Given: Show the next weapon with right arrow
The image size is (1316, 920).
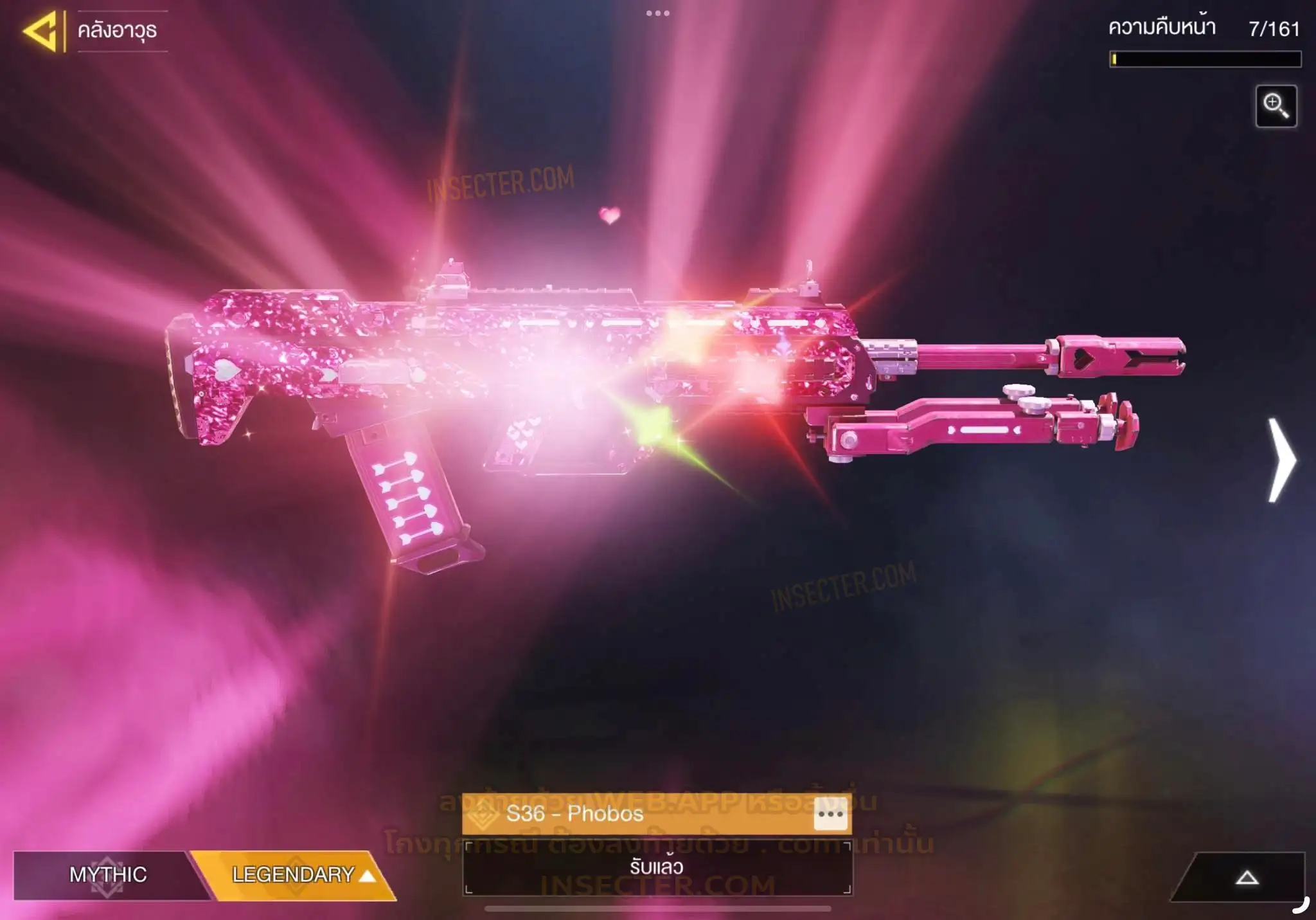Looking at the screenshot, I should 1281,460.
